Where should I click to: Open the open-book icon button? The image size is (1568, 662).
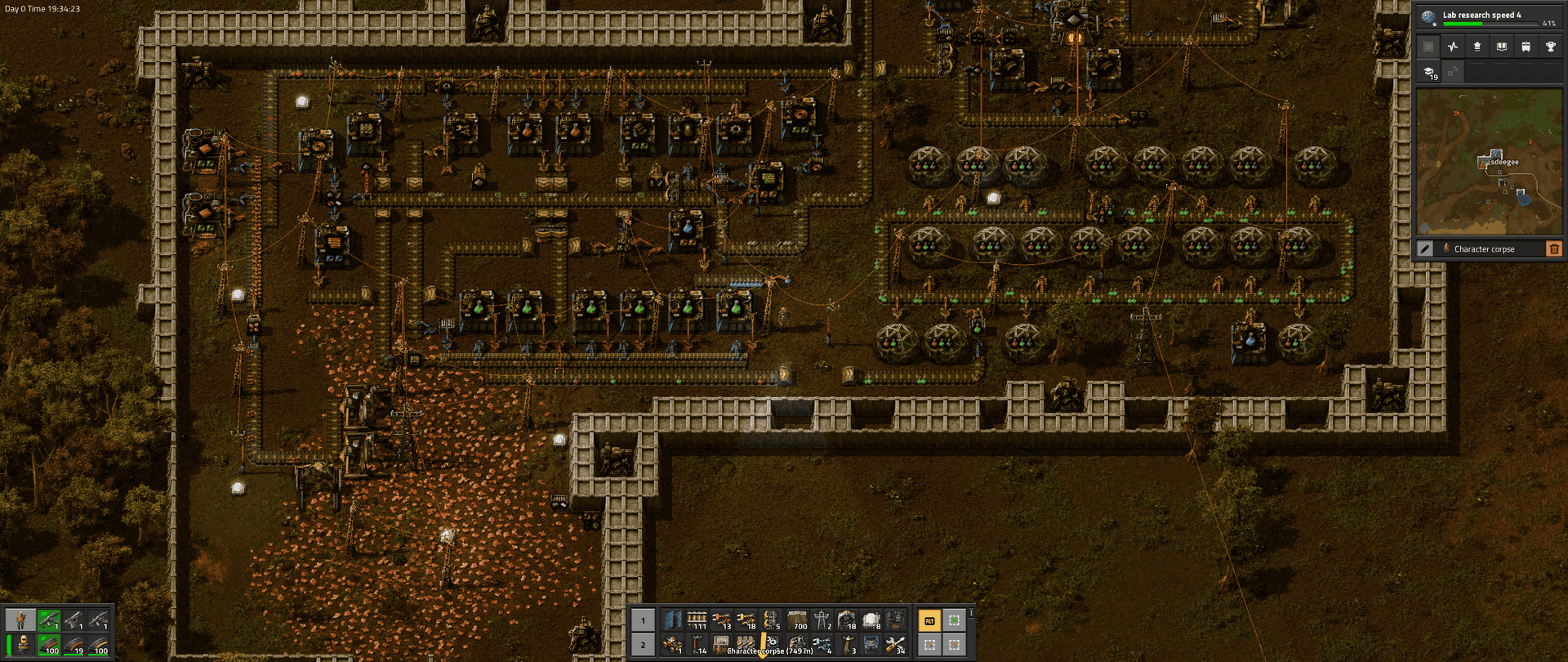pos(1501,47)
